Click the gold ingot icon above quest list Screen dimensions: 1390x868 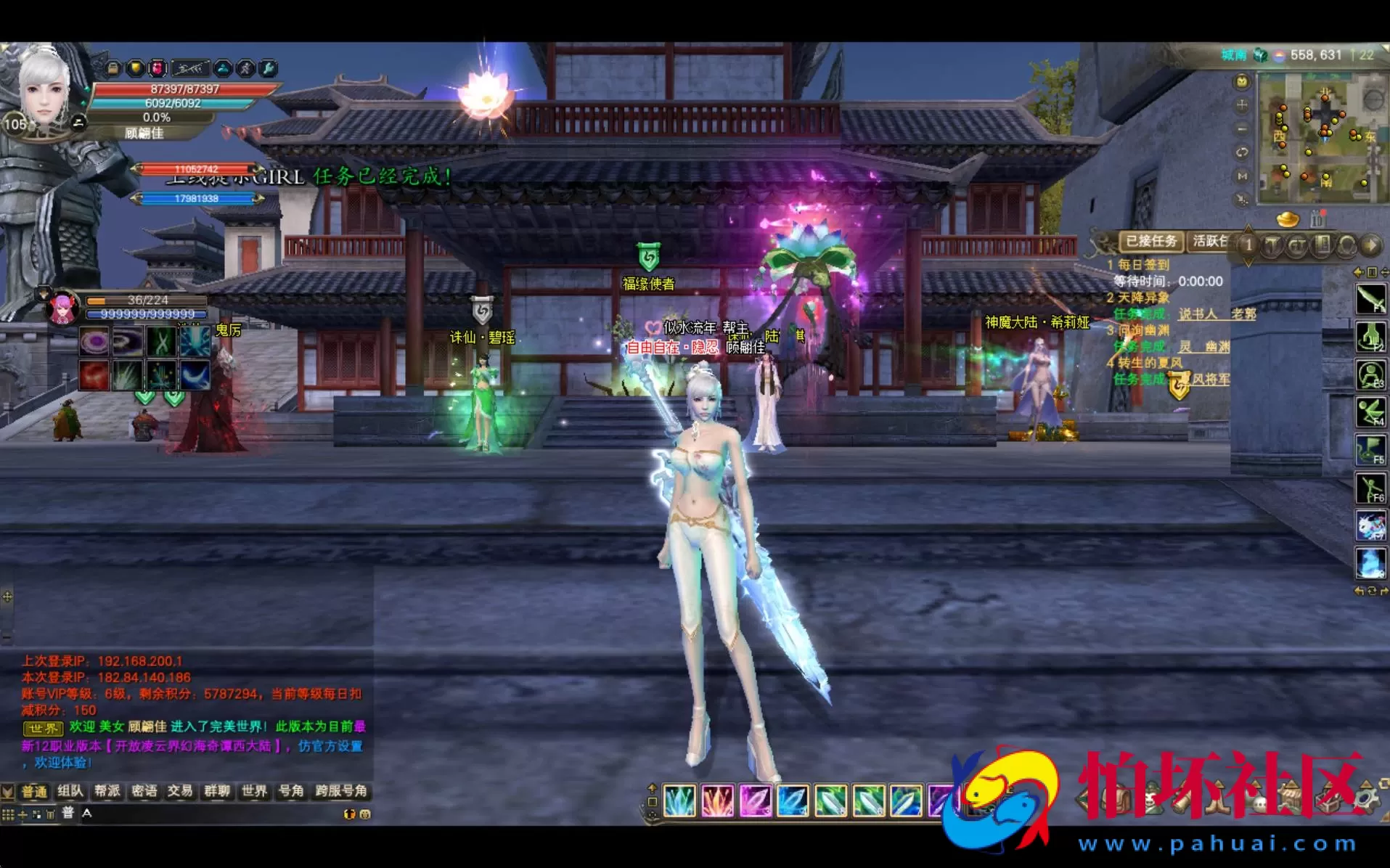click(1288, 220)
